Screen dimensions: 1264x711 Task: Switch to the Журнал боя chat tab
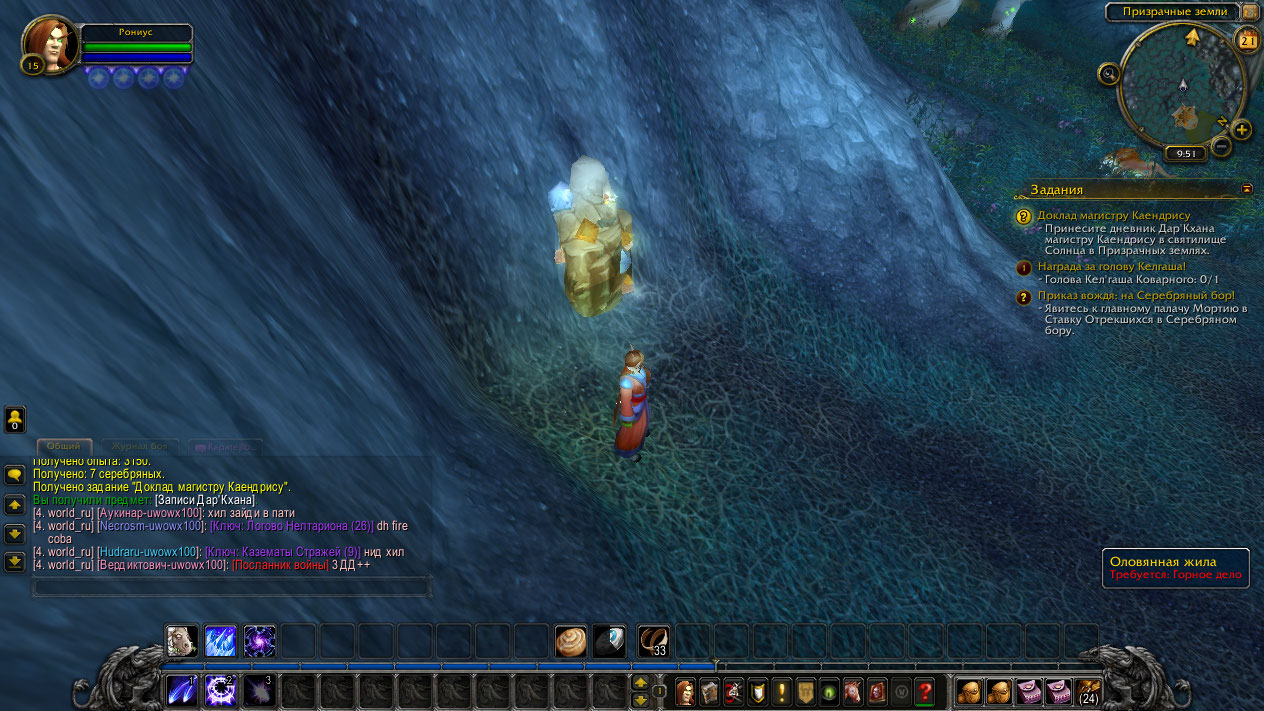tap(139, 446)
